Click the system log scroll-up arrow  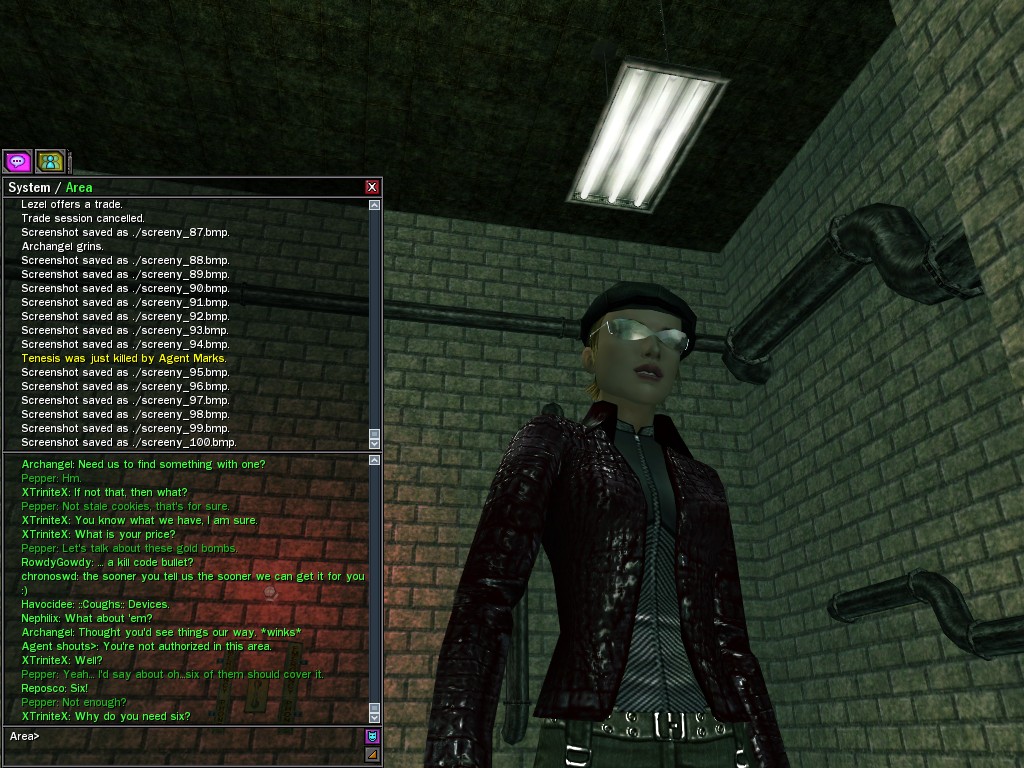375,205
